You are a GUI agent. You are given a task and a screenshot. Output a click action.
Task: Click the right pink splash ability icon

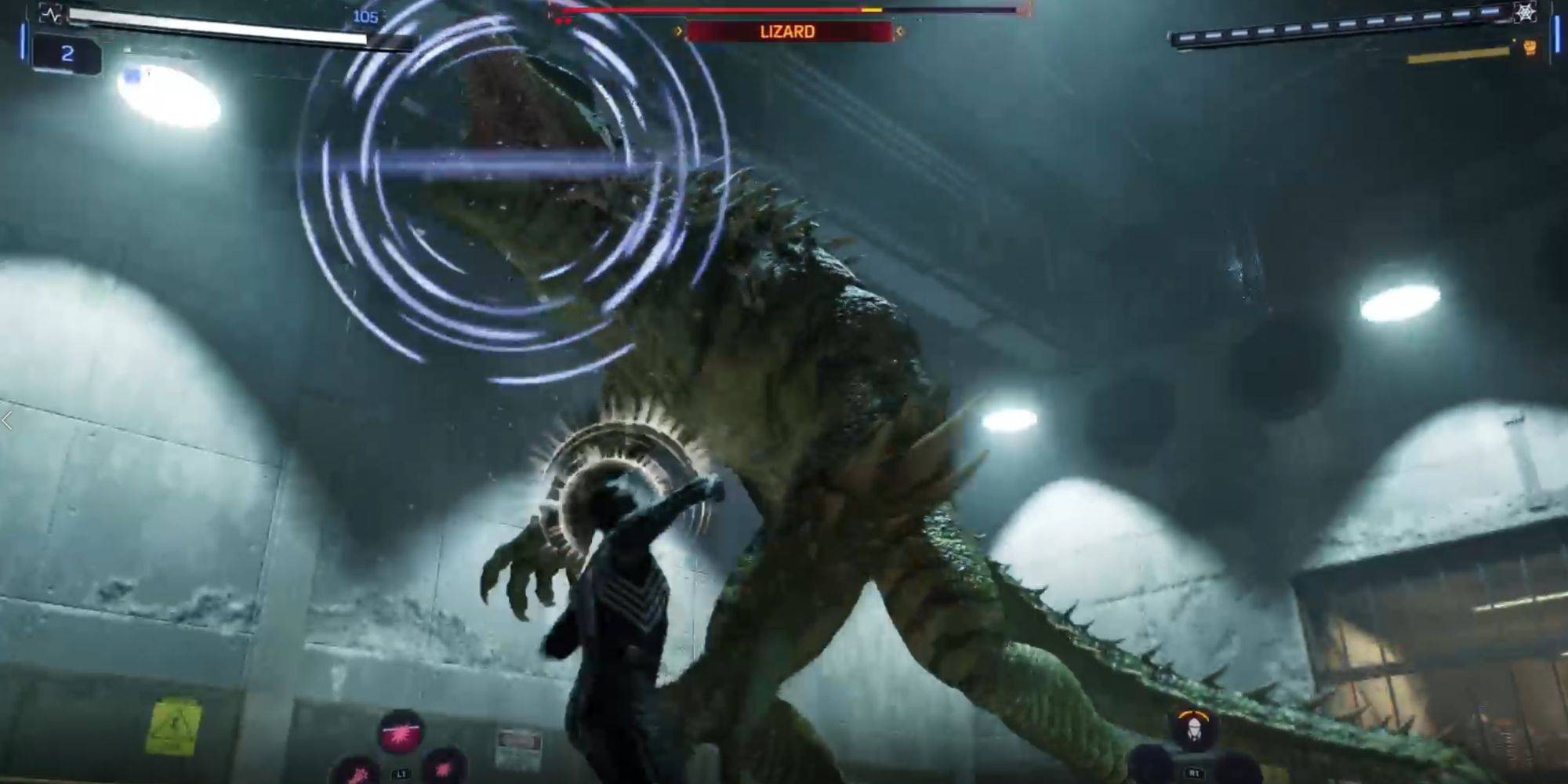pyautogui.click(x=442, y=770)
